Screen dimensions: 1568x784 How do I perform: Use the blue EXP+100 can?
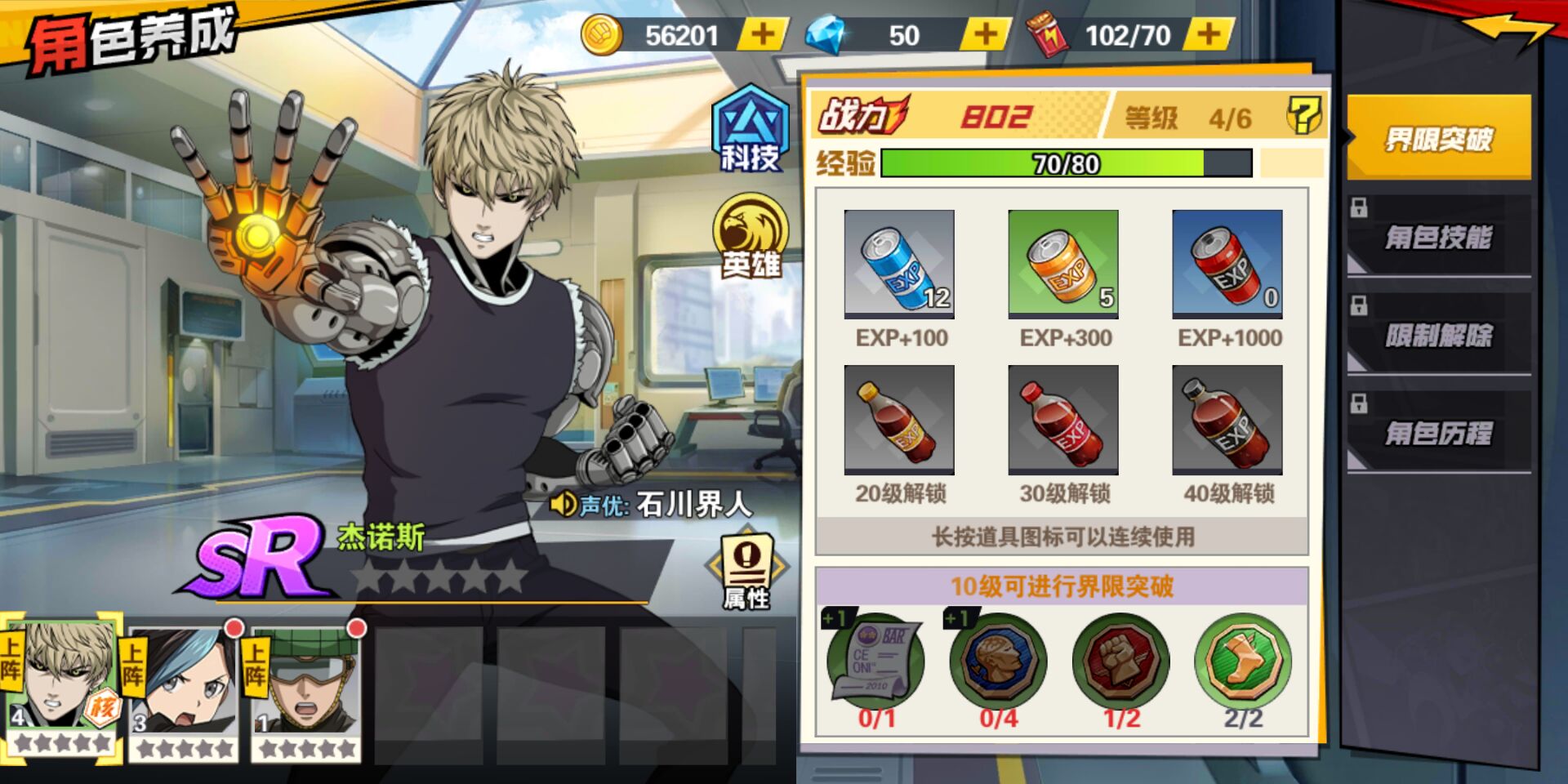(x=899, y=264)
